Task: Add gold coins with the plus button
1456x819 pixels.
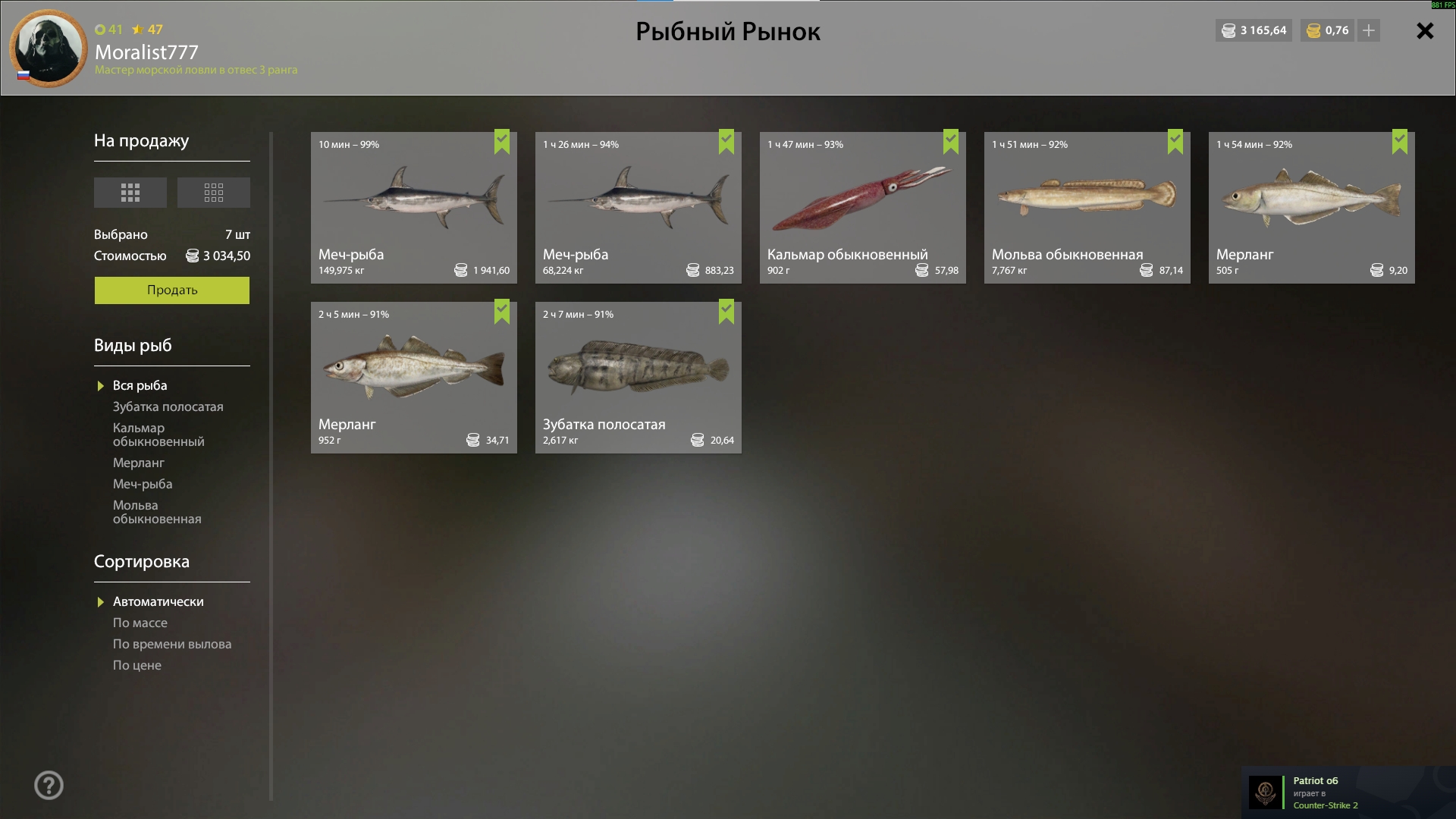Action: (1369, 31)
